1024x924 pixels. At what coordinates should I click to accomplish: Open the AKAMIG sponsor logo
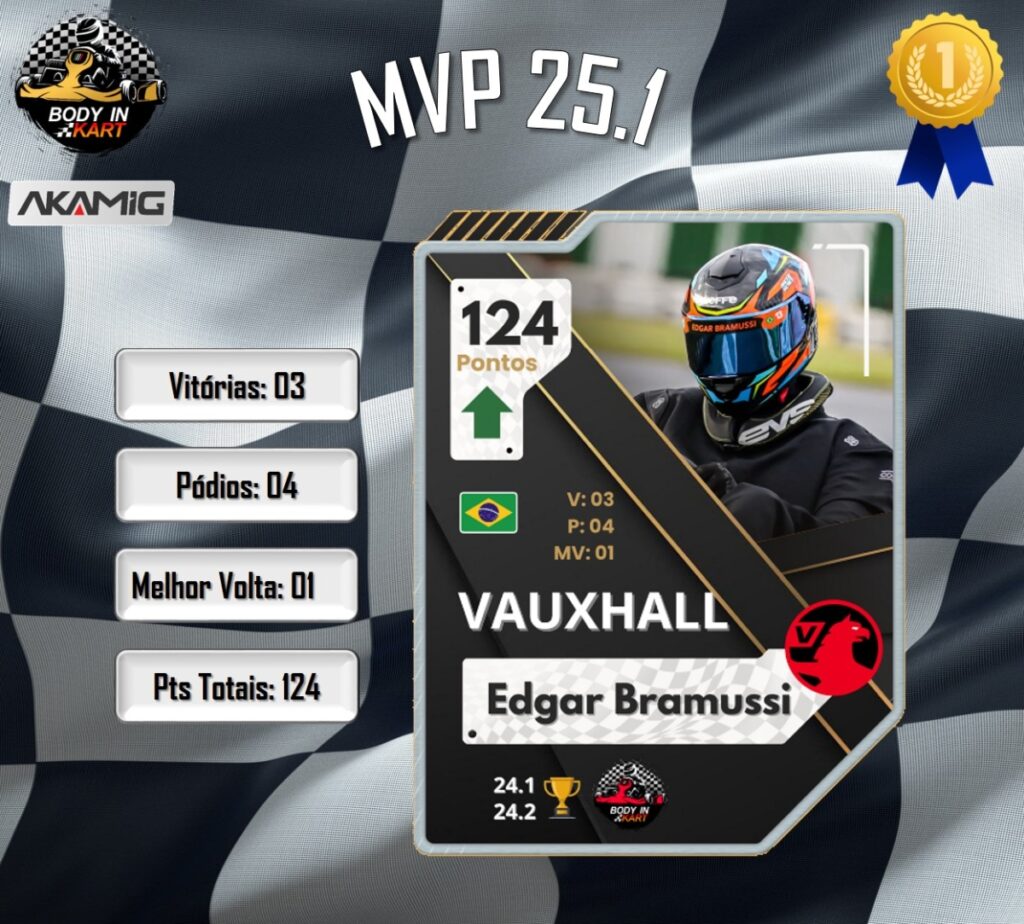[x=92, y=204]
